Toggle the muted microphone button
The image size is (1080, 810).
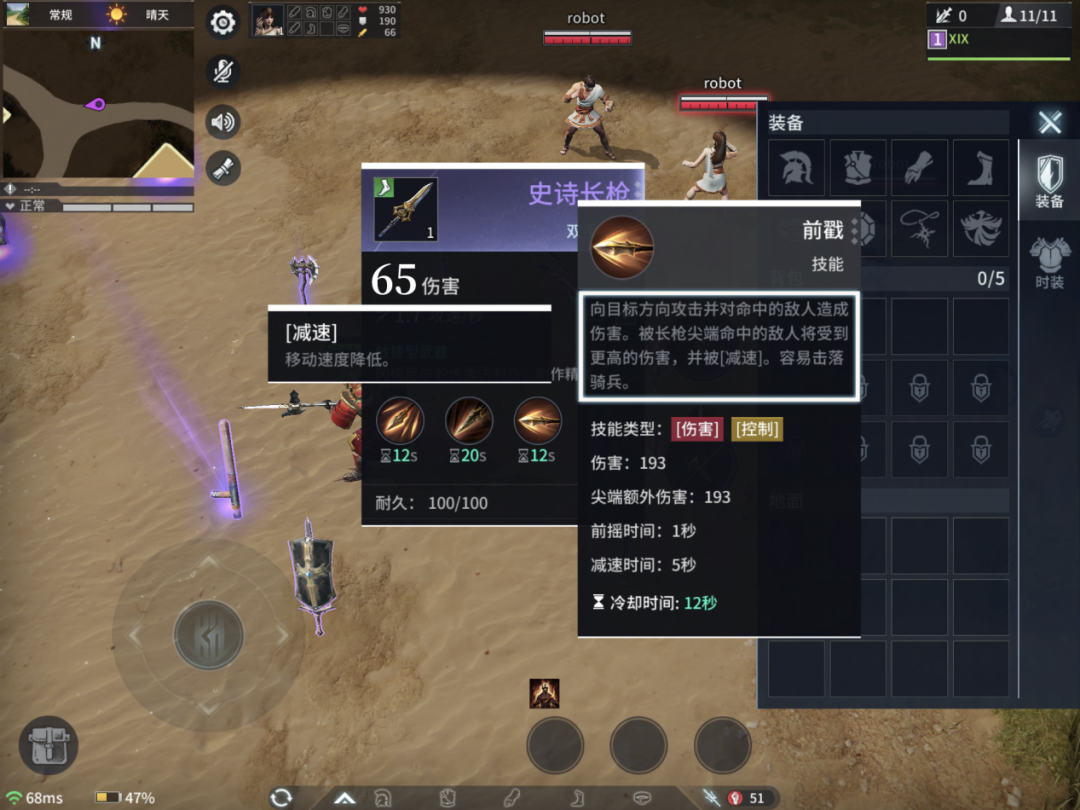click(x=223, y=71)
